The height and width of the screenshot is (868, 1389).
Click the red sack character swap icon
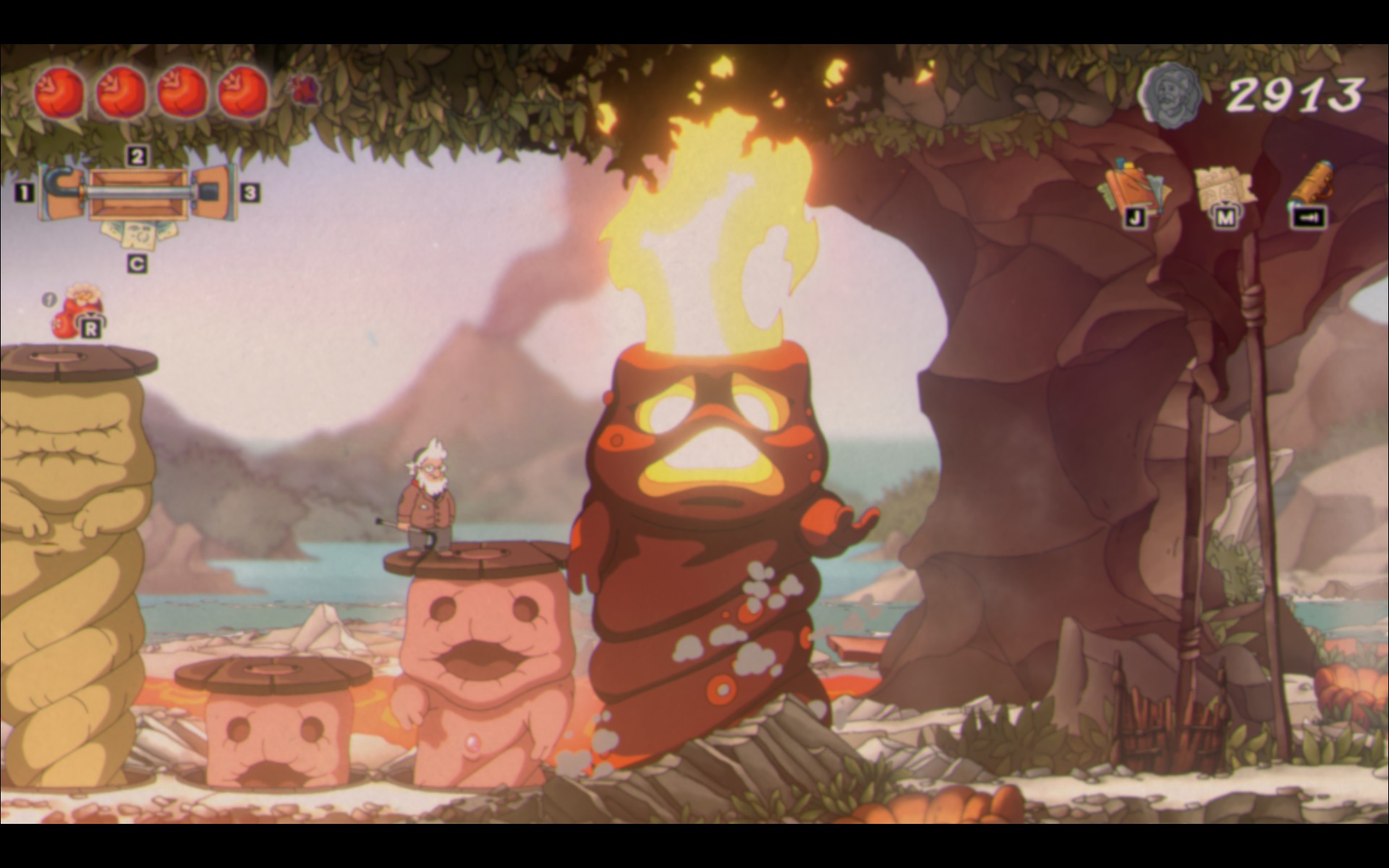point(77,312)
